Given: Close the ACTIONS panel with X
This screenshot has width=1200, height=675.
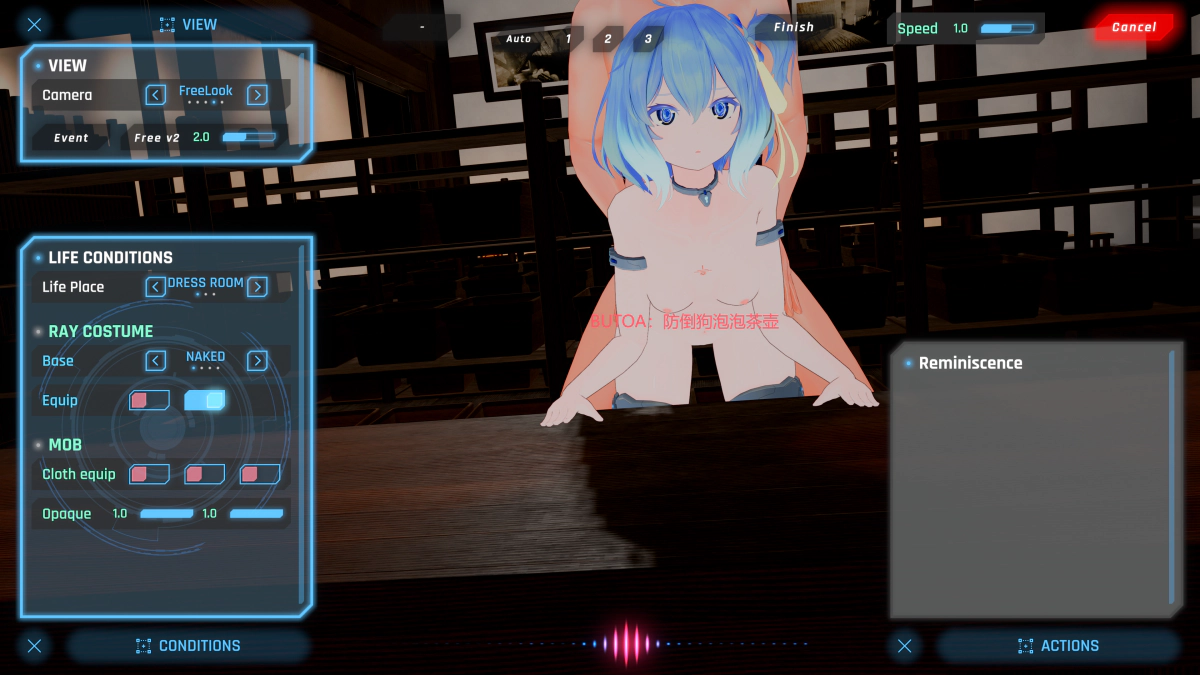Looking at the screenshot, I should click(x=905, y=646).
